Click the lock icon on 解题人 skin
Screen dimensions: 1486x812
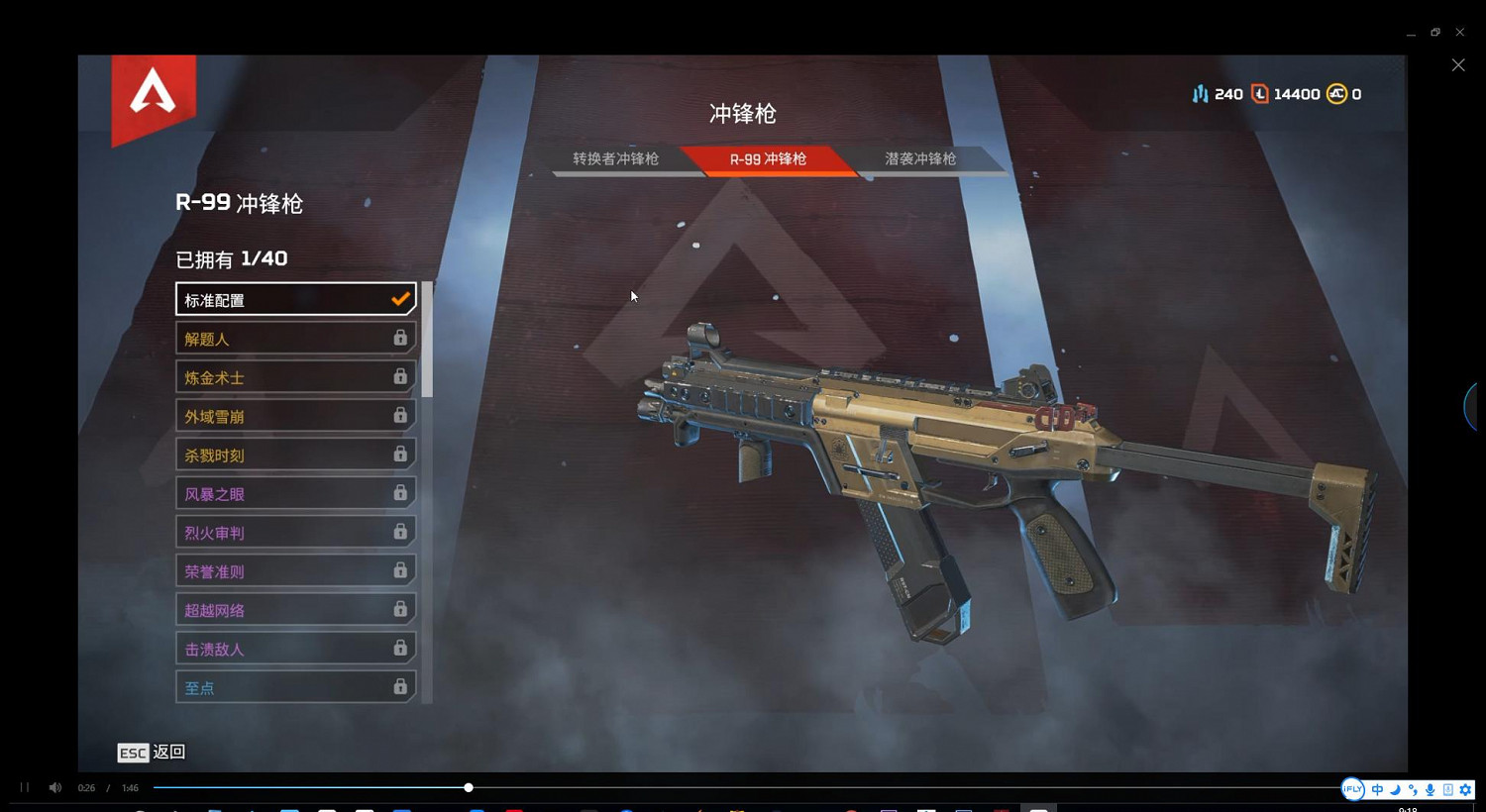point(400,338)
